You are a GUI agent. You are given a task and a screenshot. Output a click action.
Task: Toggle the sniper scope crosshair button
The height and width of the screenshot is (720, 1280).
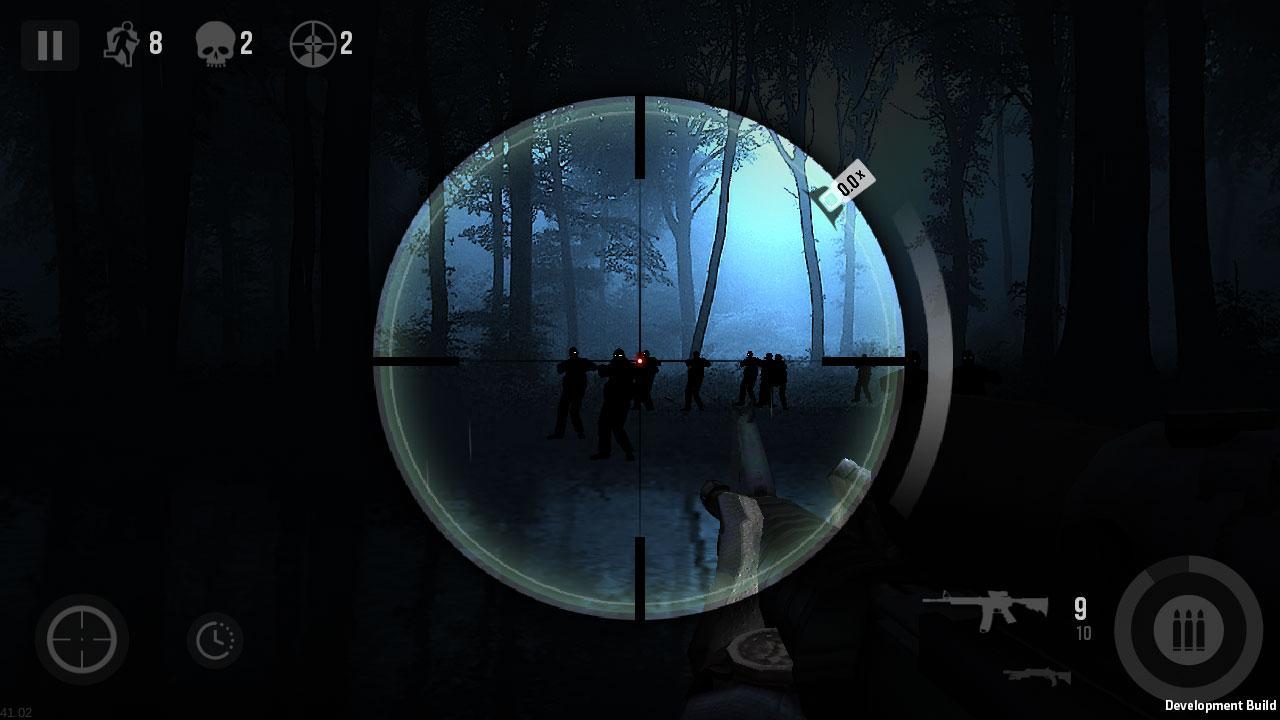pyautogui.click(x=82, y=639)
